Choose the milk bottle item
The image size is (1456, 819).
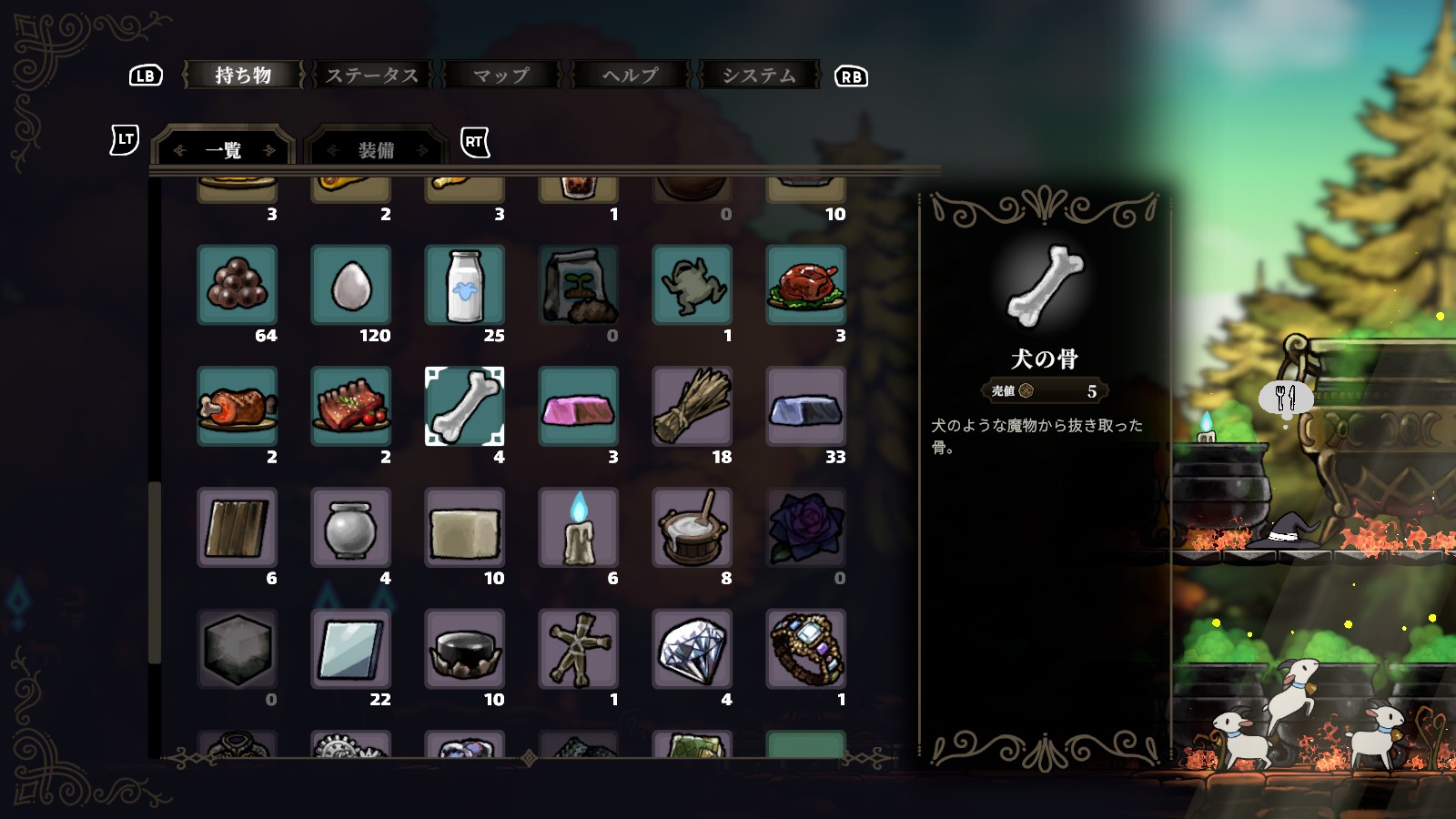tap(464, 285)
